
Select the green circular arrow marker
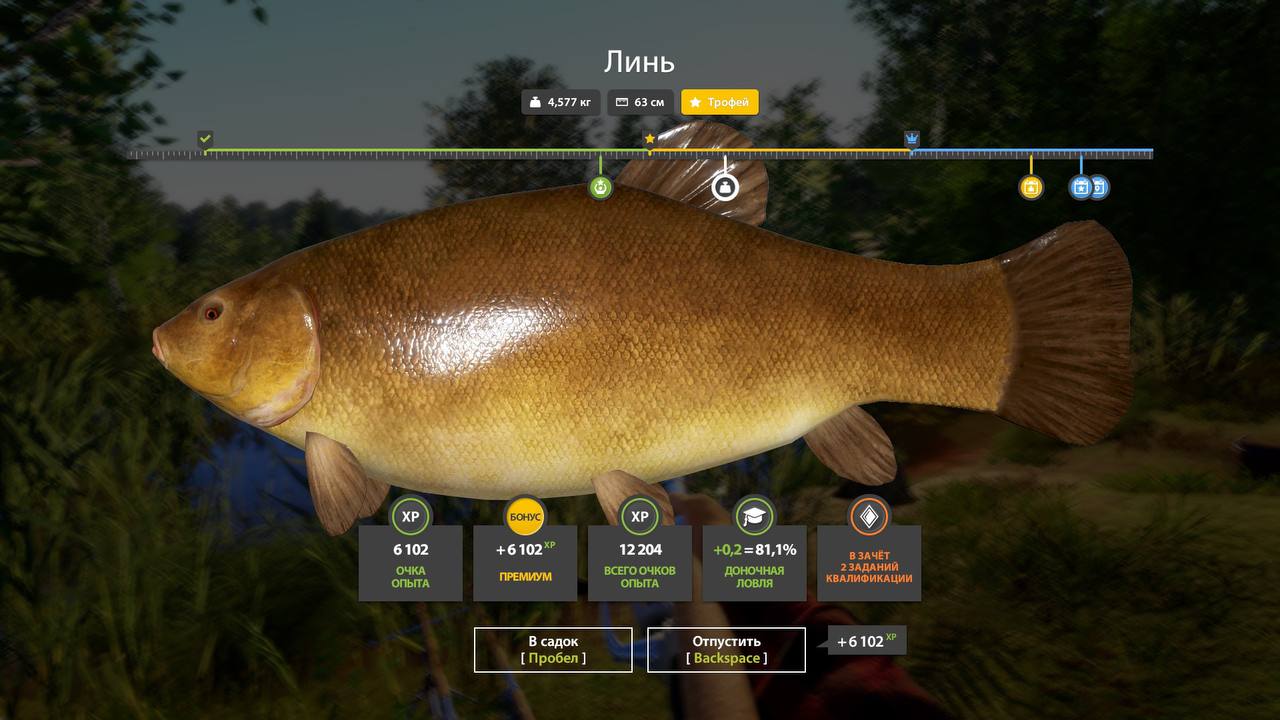[x=600, y=187]
